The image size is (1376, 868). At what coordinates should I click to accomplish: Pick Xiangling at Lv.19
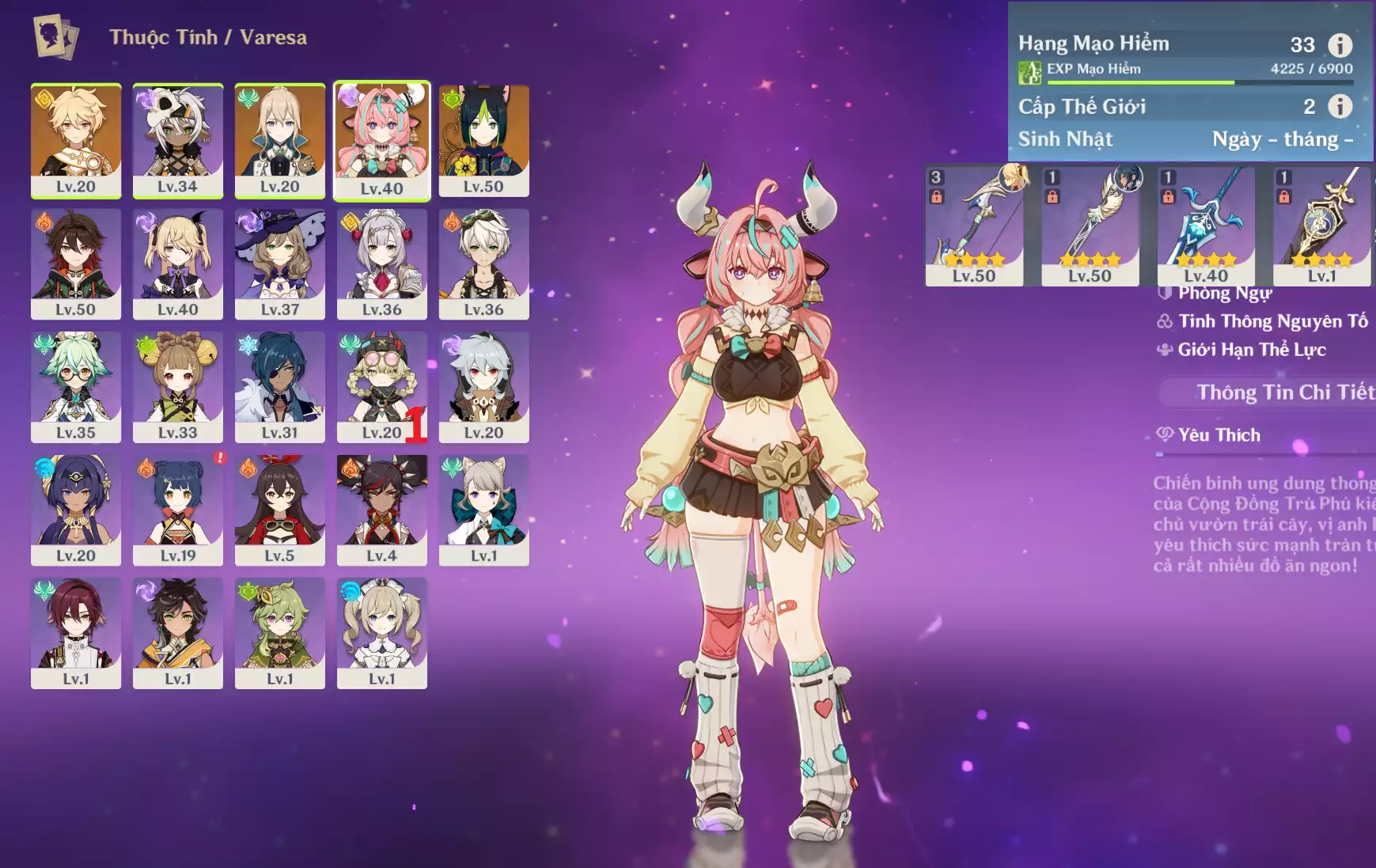pos(177,510)
